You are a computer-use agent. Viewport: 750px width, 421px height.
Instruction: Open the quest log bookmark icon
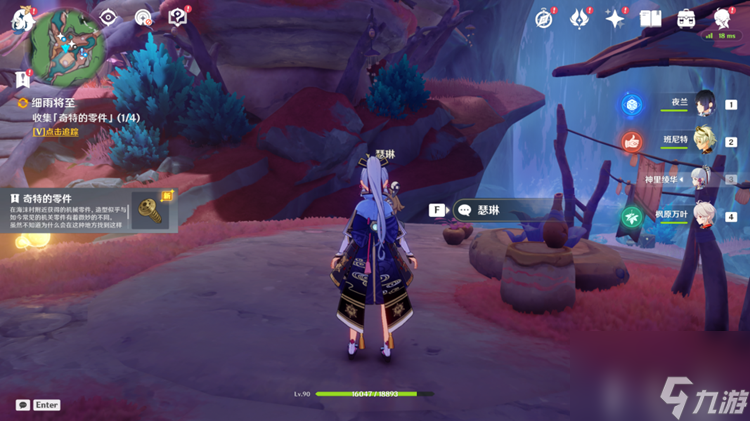[x=21, y=78]
